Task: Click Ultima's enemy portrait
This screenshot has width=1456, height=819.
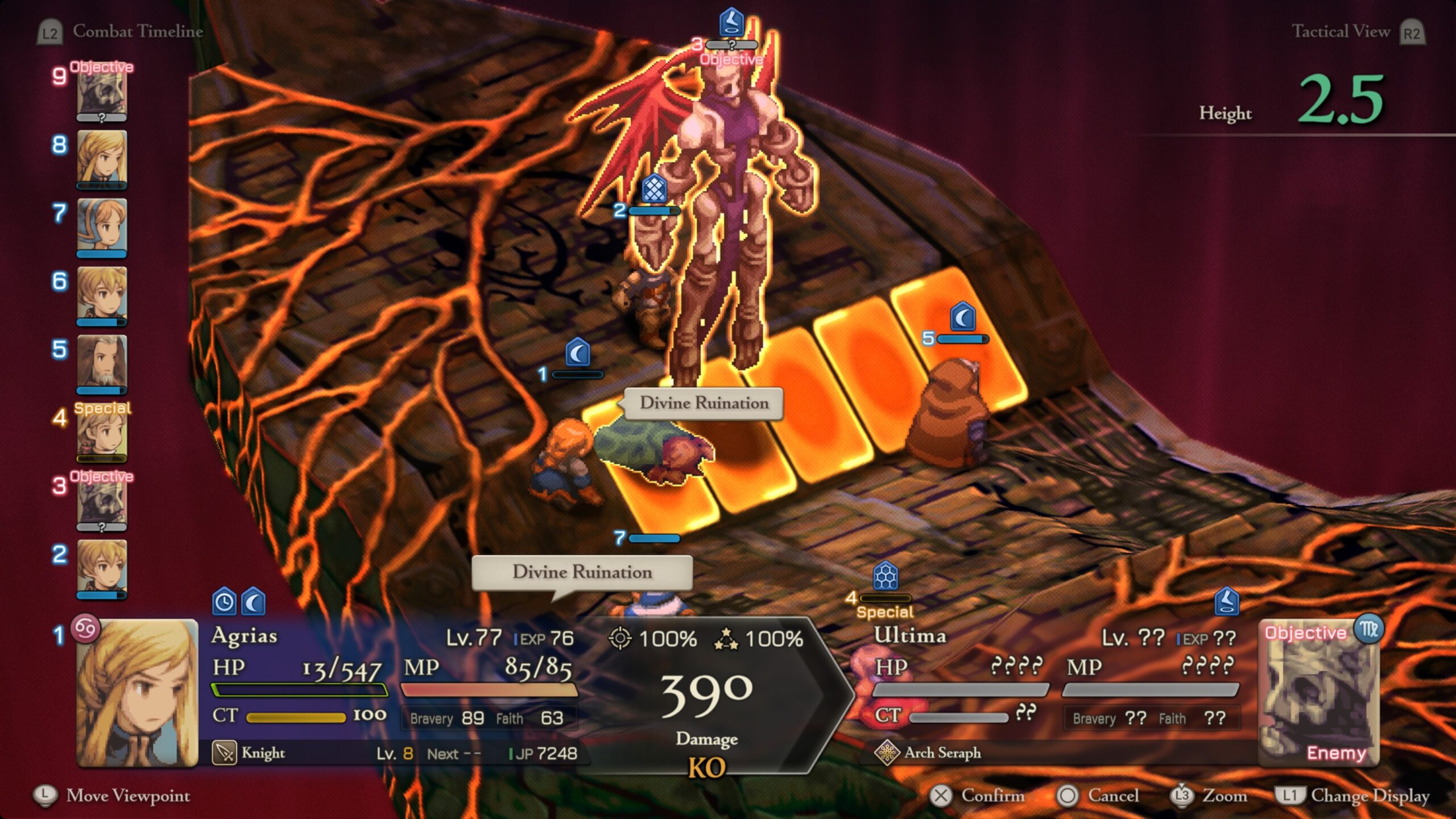Action: tap(1318, 694)
